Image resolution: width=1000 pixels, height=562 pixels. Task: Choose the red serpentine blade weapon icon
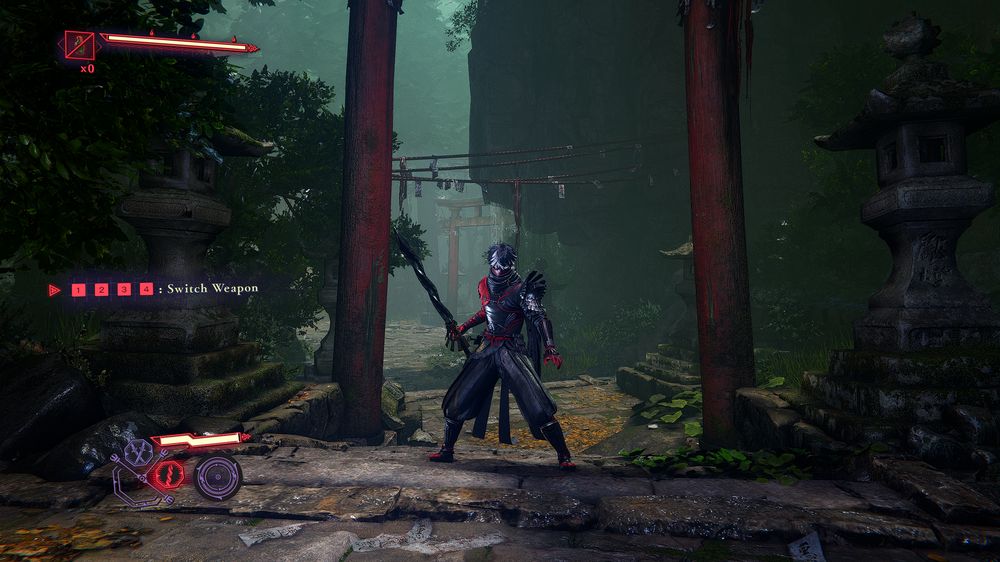(x=168, y=473)
